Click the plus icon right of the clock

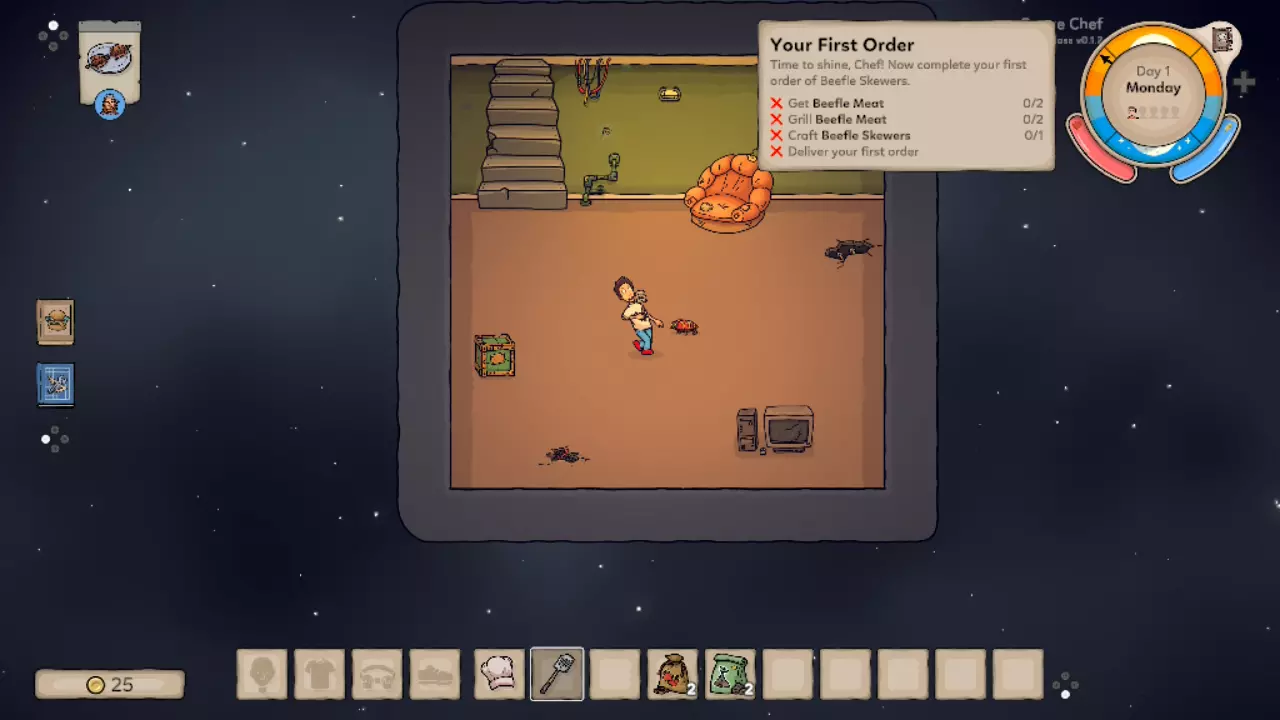(1244, 83)
